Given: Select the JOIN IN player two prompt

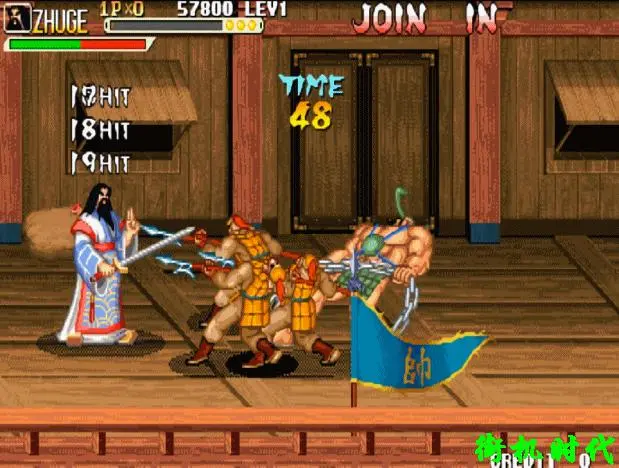Looking at the screenshot, I should pos(426,17).
